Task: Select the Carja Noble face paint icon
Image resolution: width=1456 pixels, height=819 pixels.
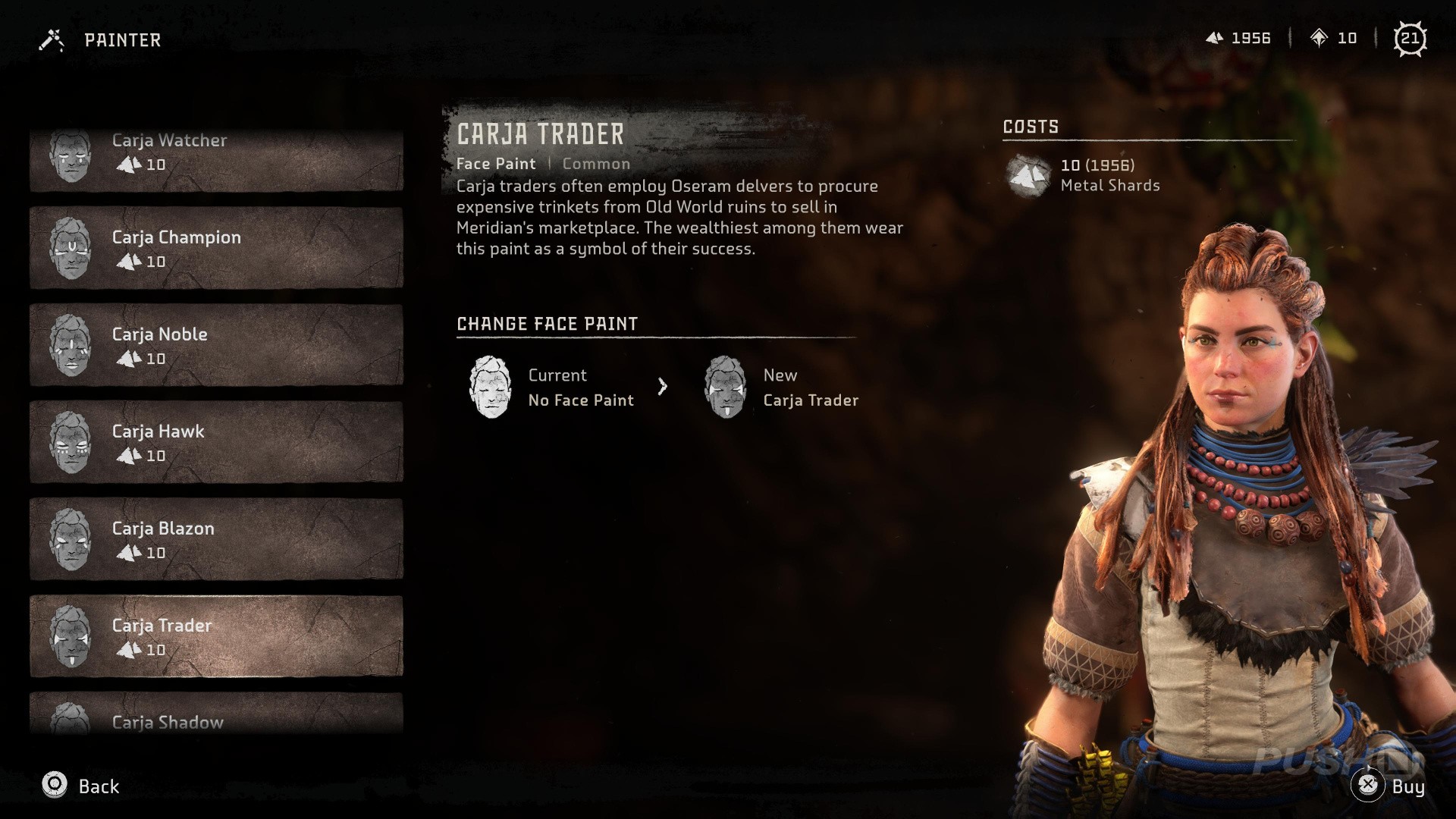Action: [71, 344]
